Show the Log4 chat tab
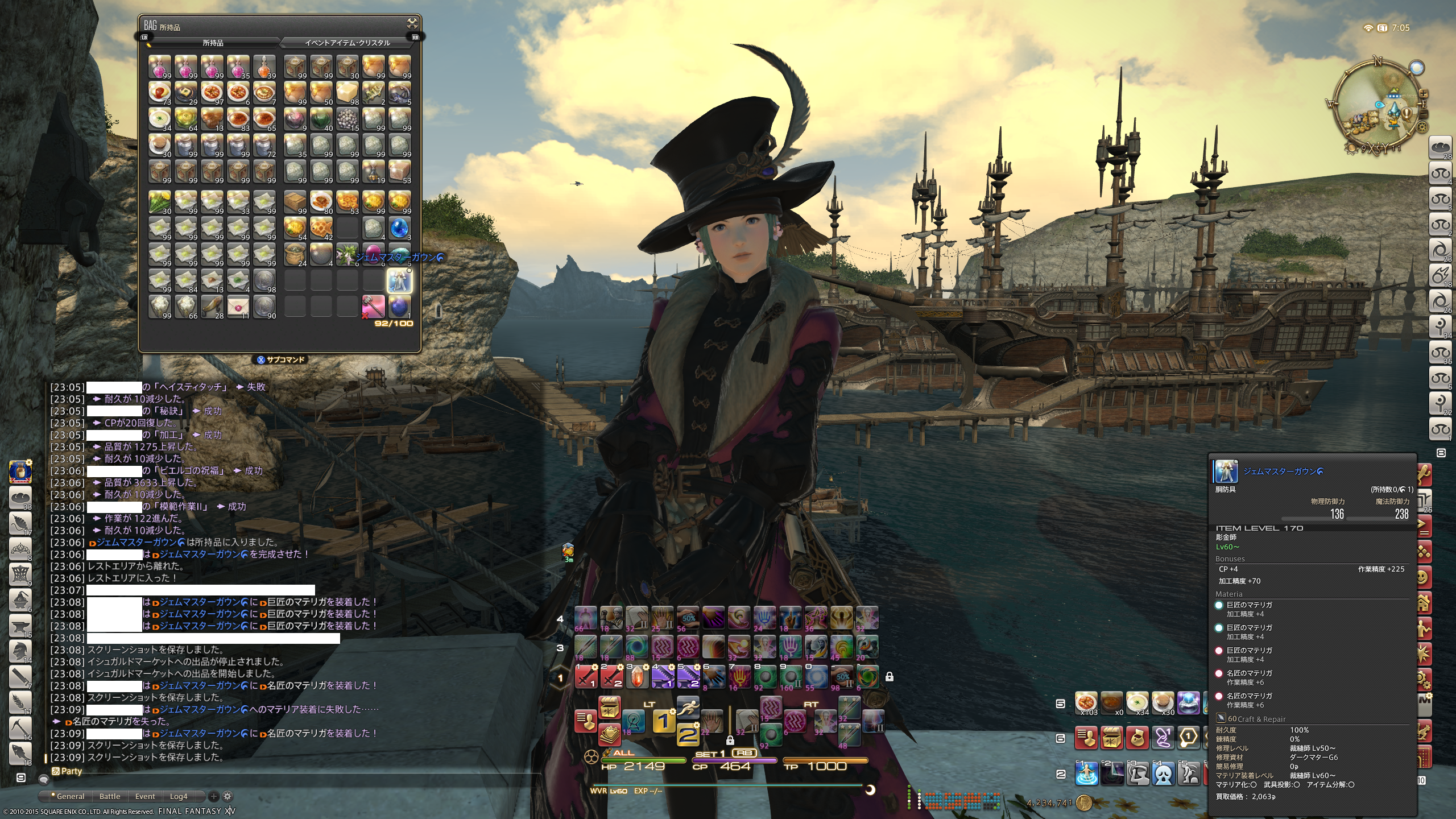Image resolution: width=1456 pixels, height=819 pixels. coord(179,796)
